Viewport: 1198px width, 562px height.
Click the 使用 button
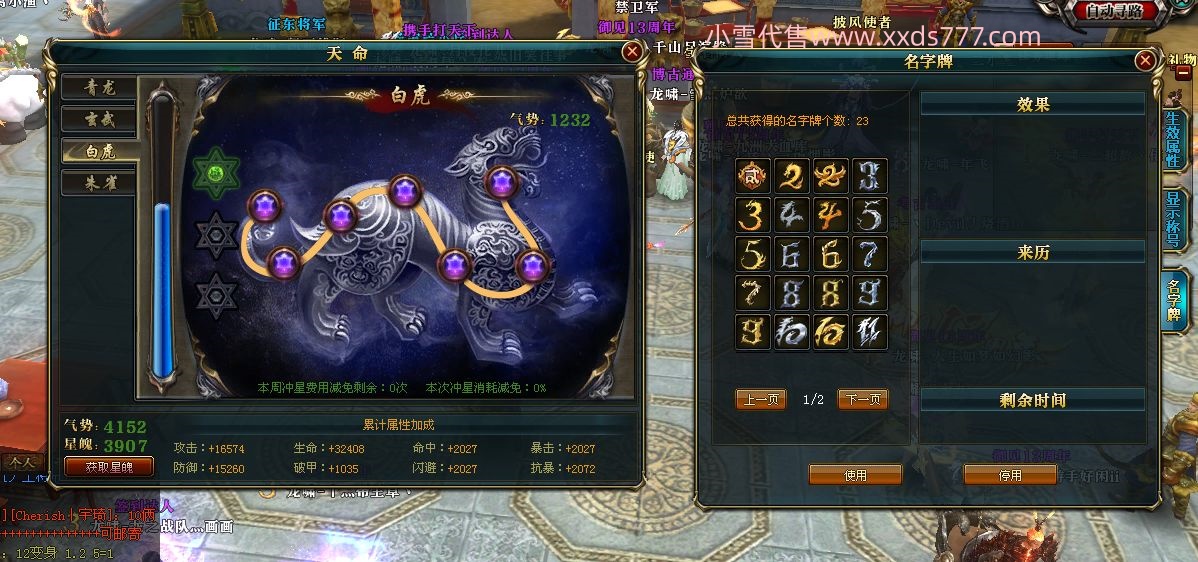coord(855,475)
